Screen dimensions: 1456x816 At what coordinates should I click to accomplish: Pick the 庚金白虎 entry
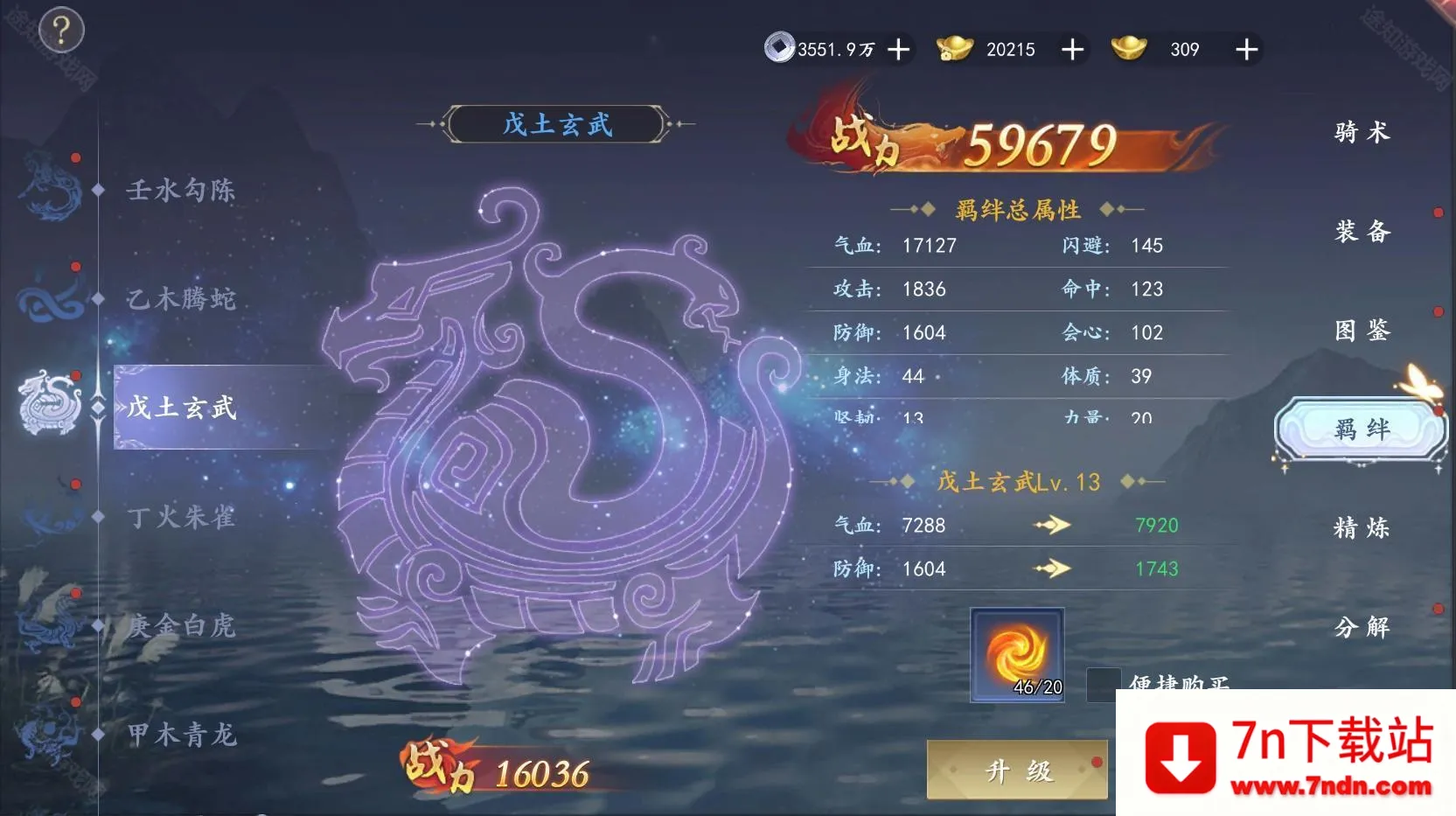coord(180,625)
